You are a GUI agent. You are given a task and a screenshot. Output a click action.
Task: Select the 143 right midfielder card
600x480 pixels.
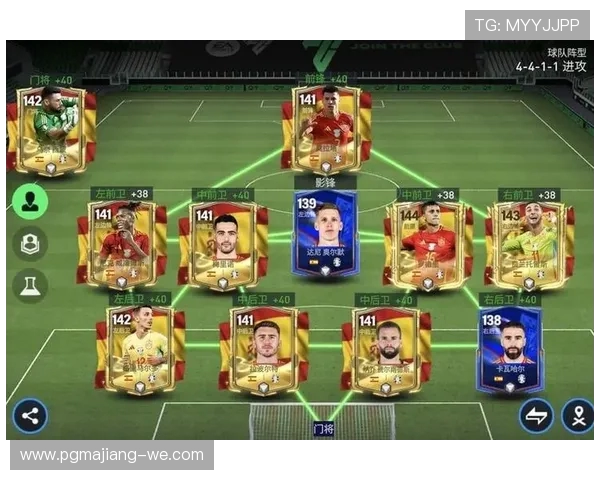(x=526, y=244)
